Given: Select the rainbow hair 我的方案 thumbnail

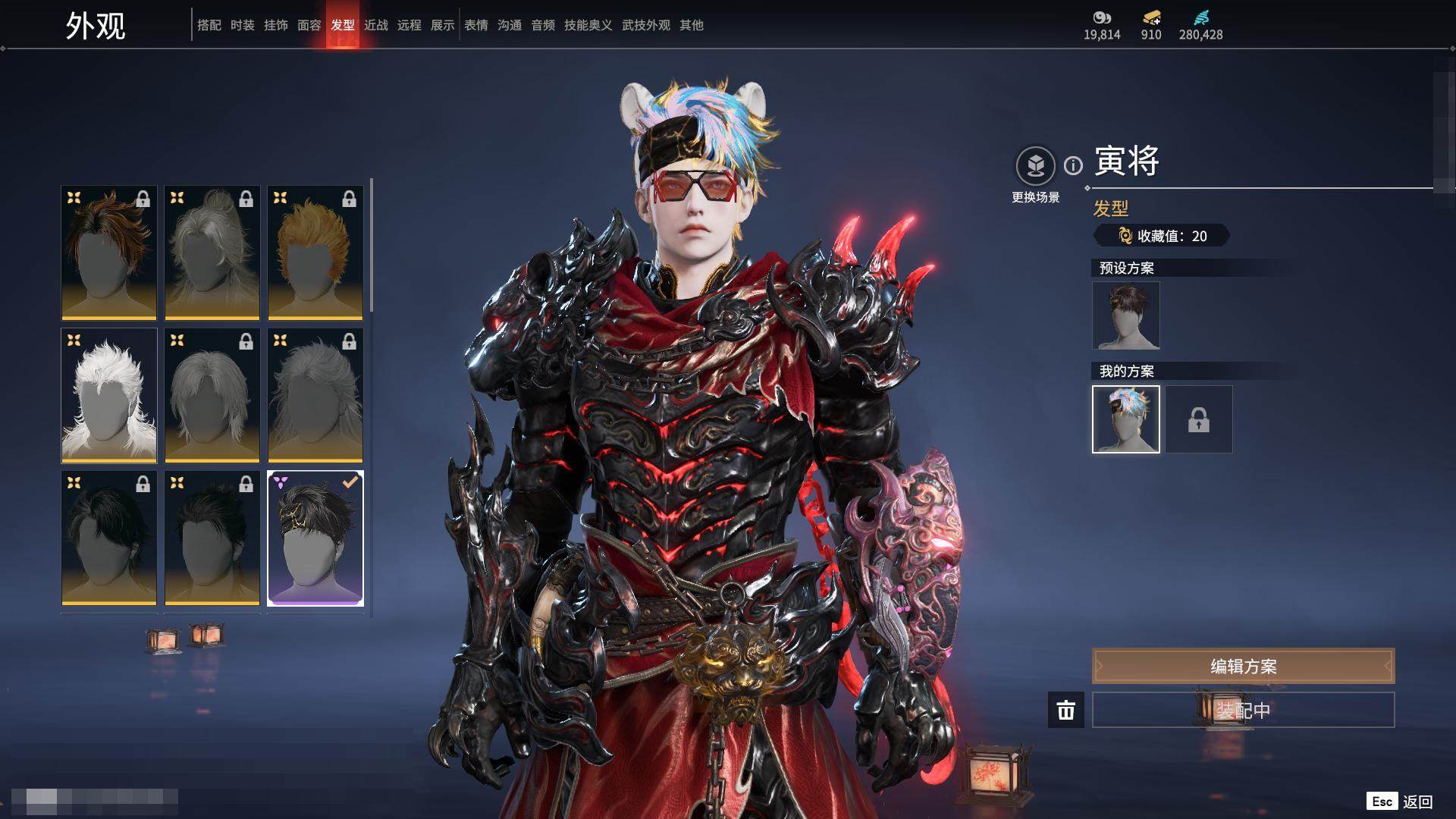Looking at the screenshot, I should (x=1126, y=419).
